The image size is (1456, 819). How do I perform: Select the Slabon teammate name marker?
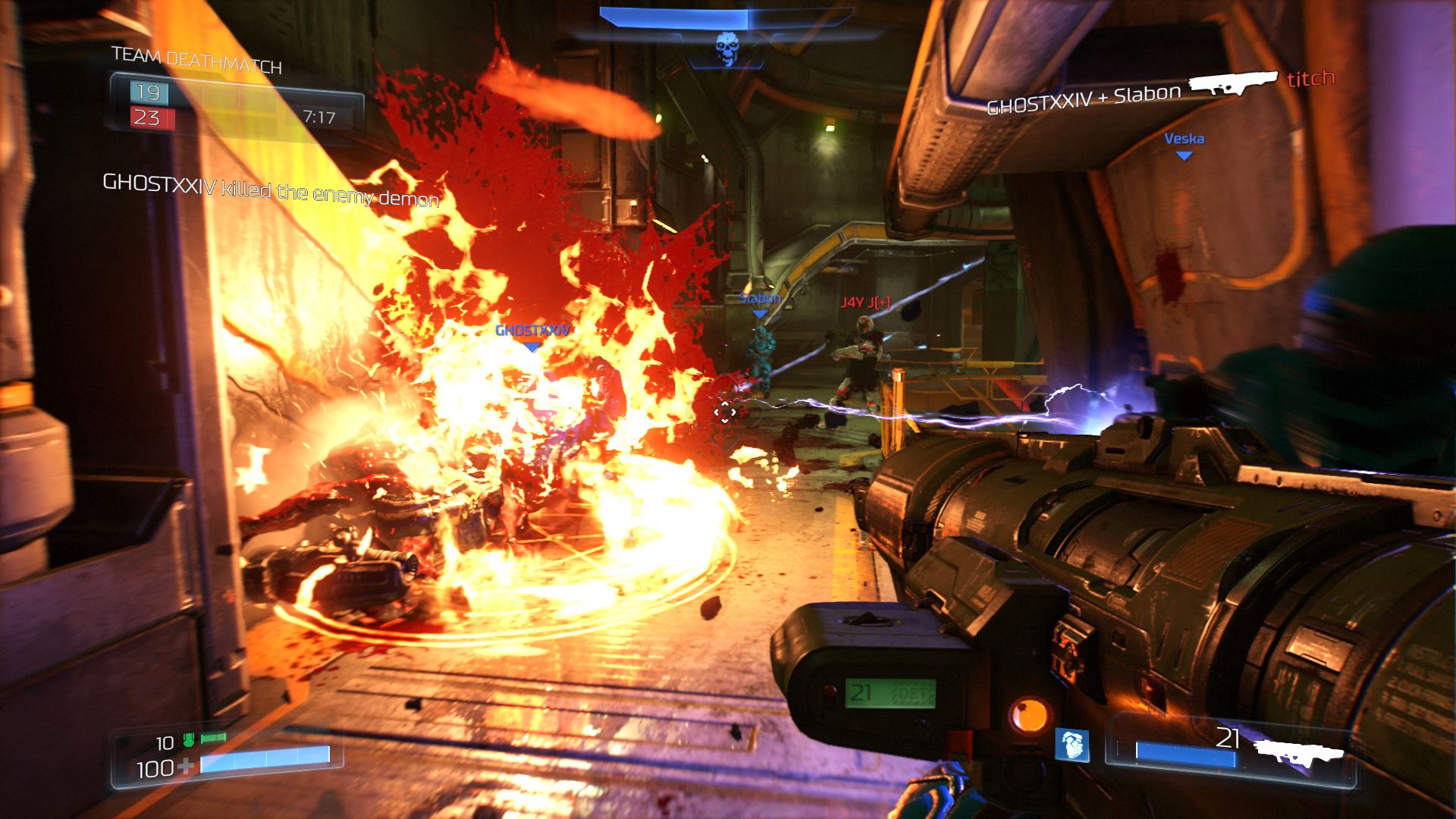coord(760,298)
